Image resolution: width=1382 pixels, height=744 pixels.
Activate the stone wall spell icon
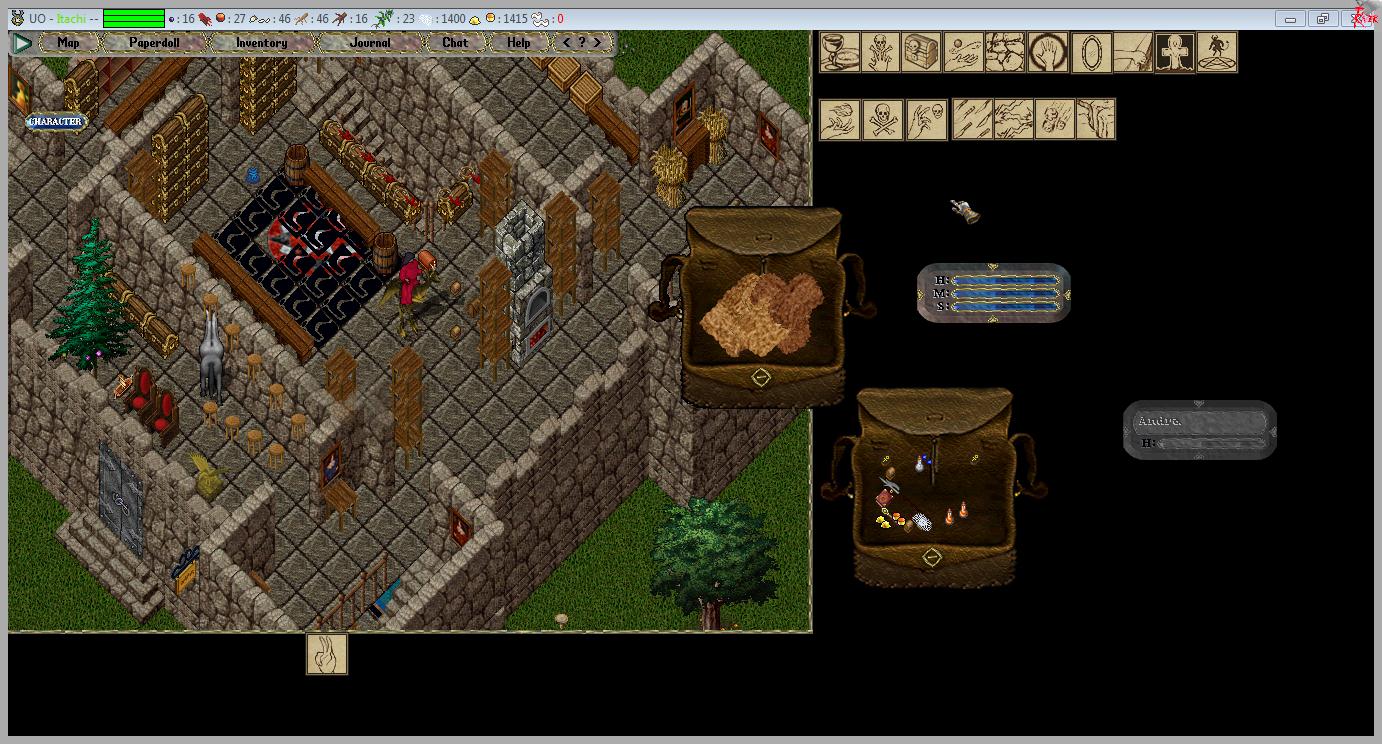(1005, 52)
